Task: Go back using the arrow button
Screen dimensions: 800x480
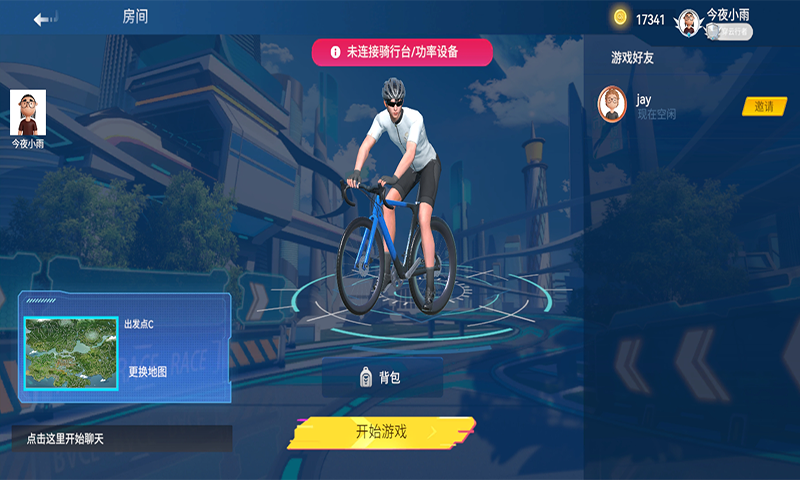Action: click(46, 19)
